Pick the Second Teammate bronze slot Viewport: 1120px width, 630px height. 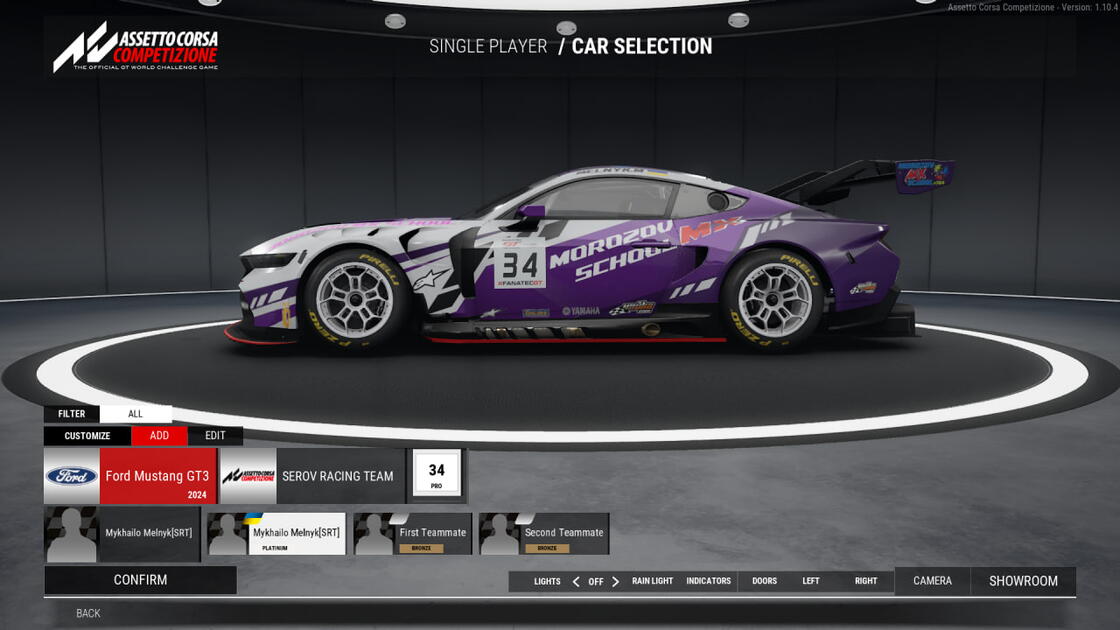coord(544,534)
